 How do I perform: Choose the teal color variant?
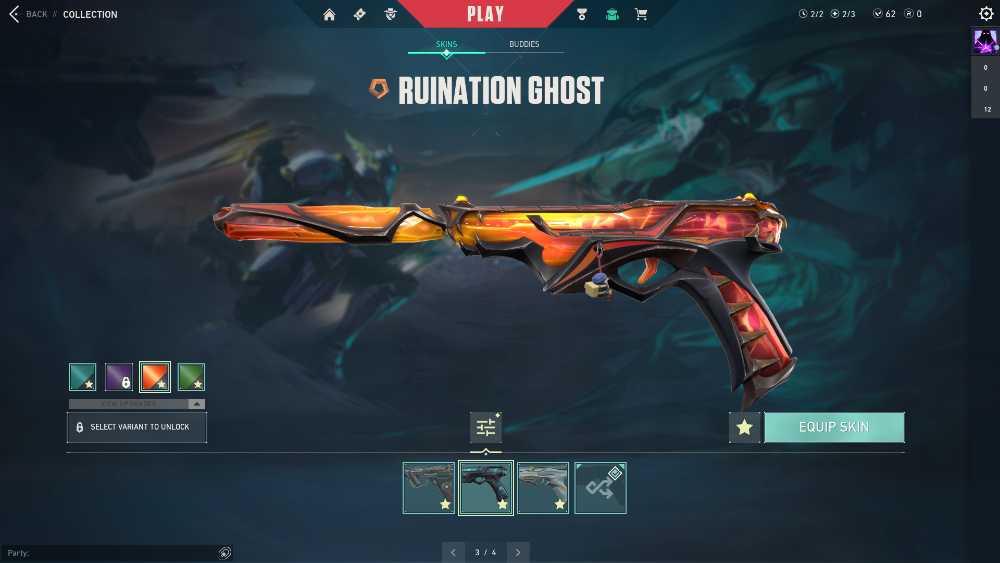click(x=83, y=377)
